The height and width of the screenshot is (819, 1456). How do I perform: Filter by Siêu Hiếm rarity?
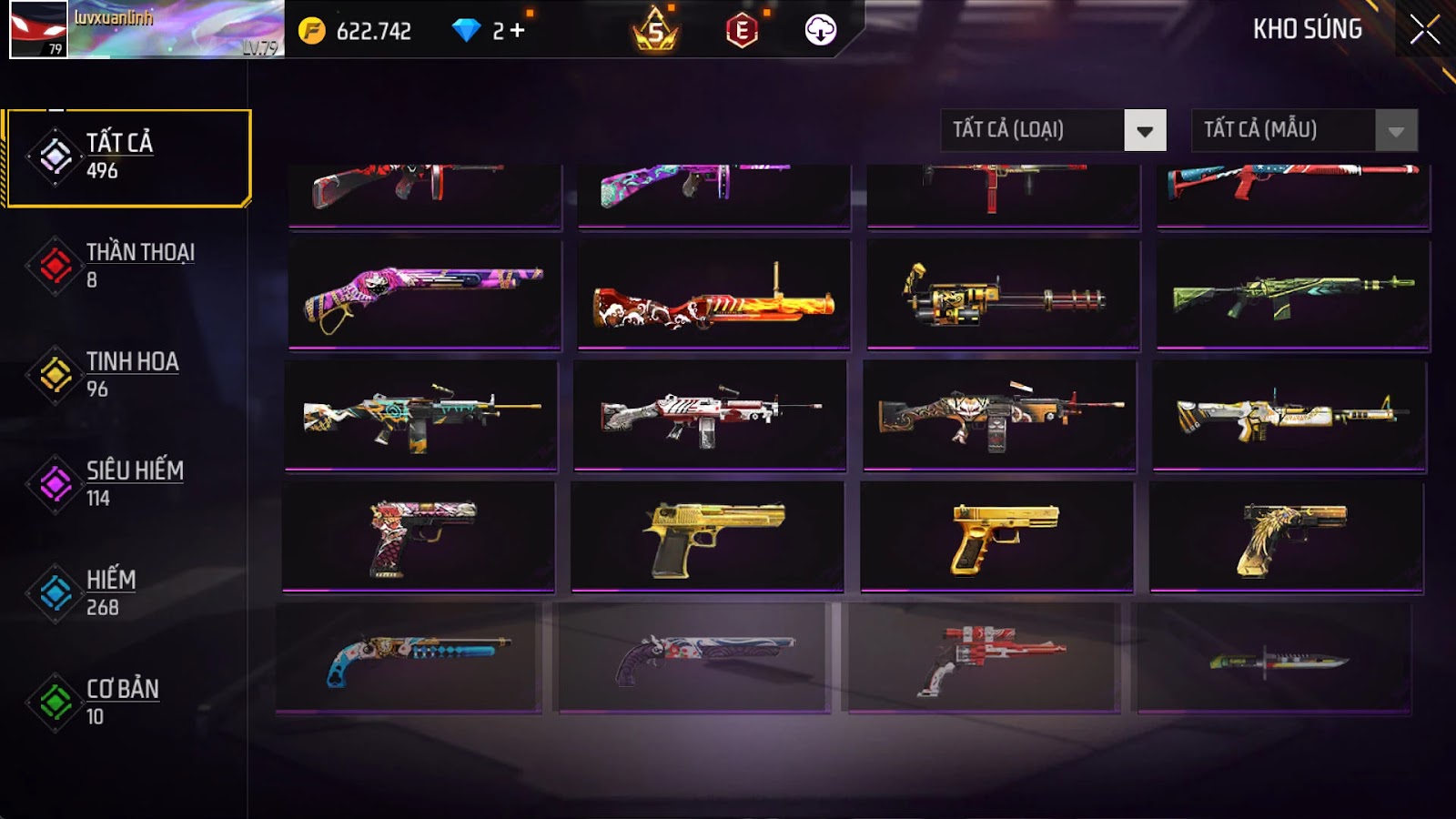pyautogui.click(x=127, y=484)
